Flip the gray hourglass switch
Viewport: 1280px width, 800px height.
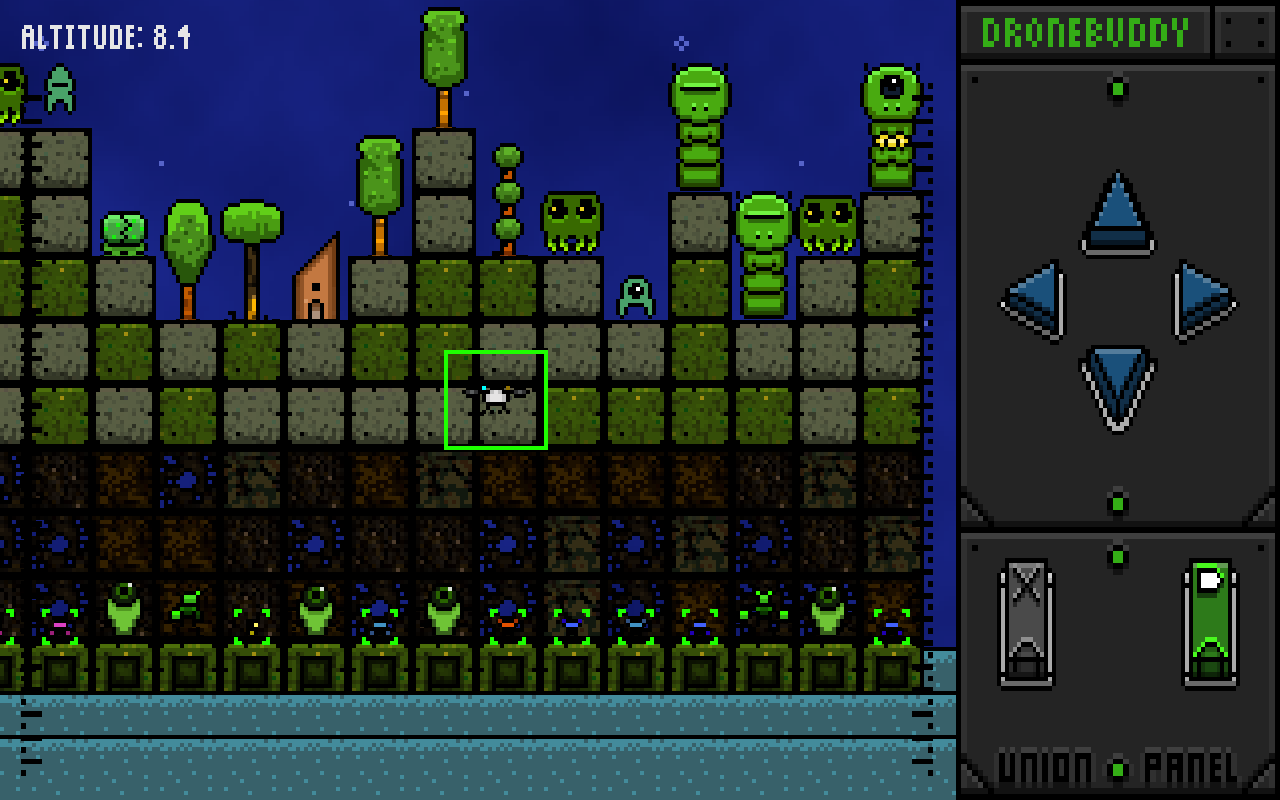pos(1026,622)
